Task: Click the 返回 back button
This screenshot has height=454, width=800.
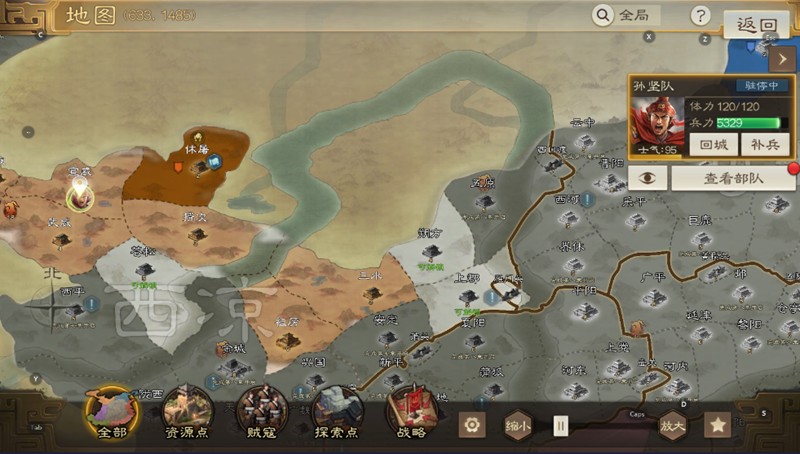Action: click(x=756, y=25)
